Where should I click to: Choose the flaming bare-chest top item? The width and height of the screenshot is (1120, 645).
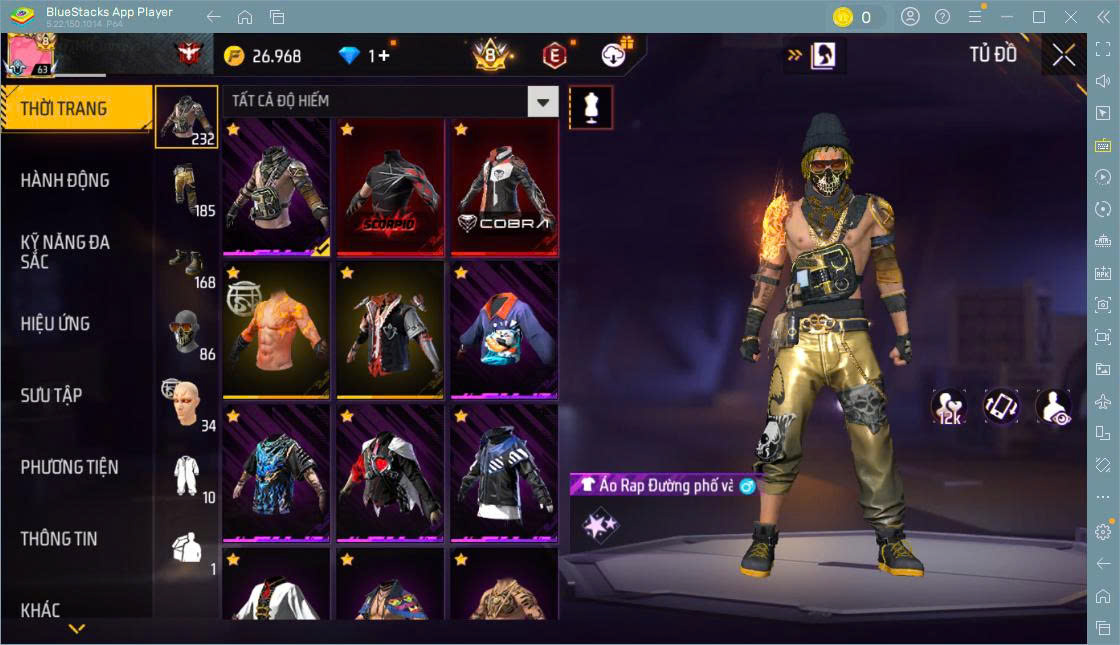pos(276,330)
